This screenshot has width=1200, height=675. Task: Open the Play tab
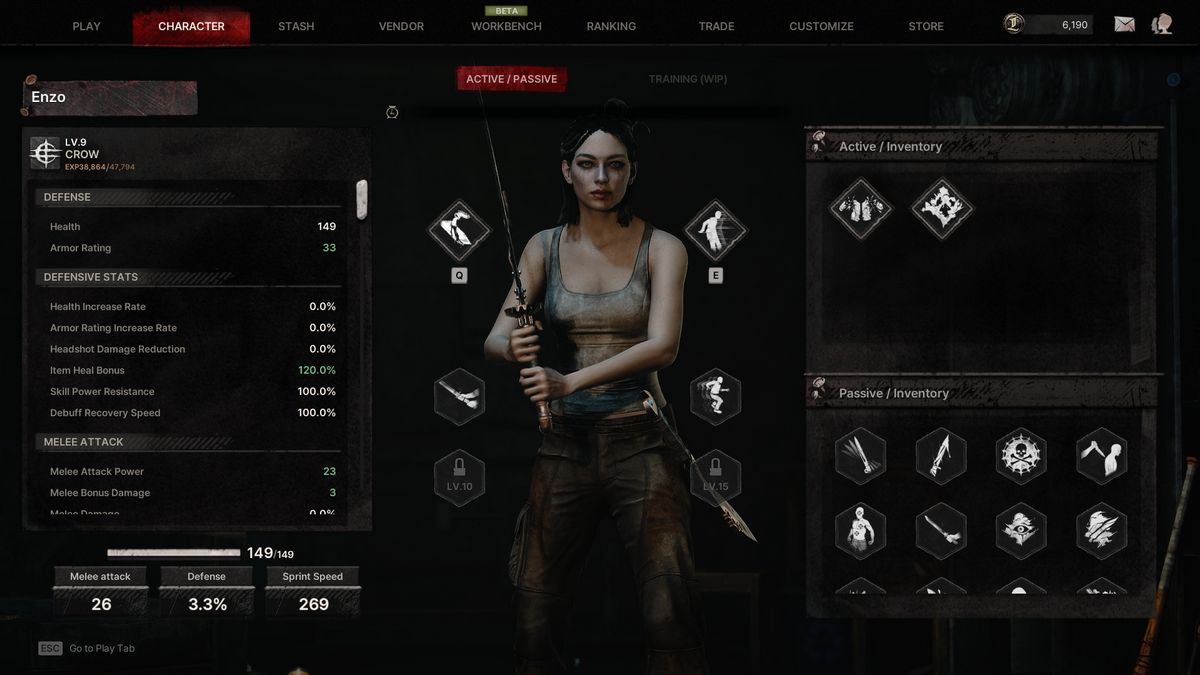[87, 26]
